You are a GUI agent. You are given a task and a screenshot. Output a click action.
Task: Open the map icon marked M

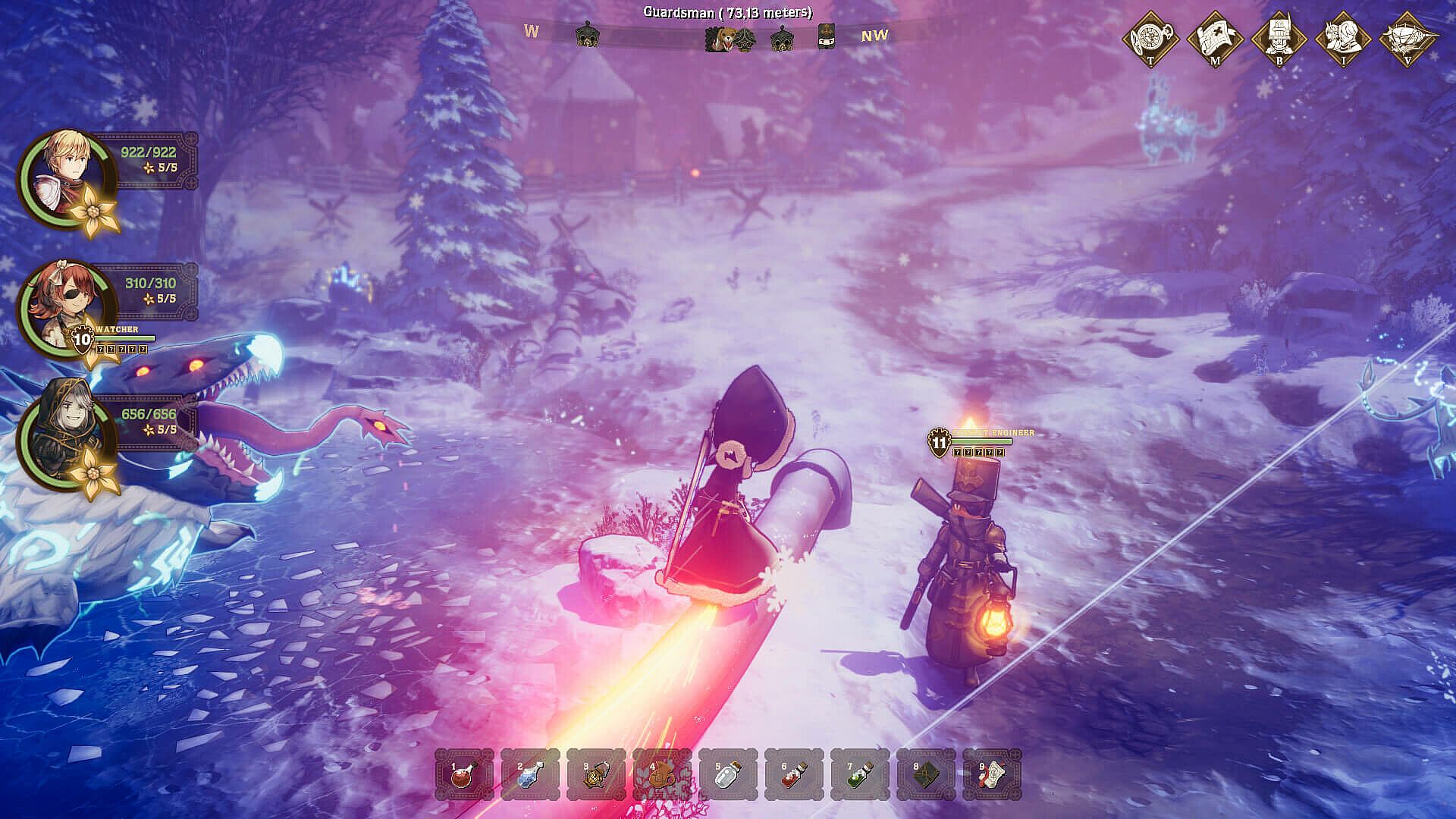(x=1215, y=38)
